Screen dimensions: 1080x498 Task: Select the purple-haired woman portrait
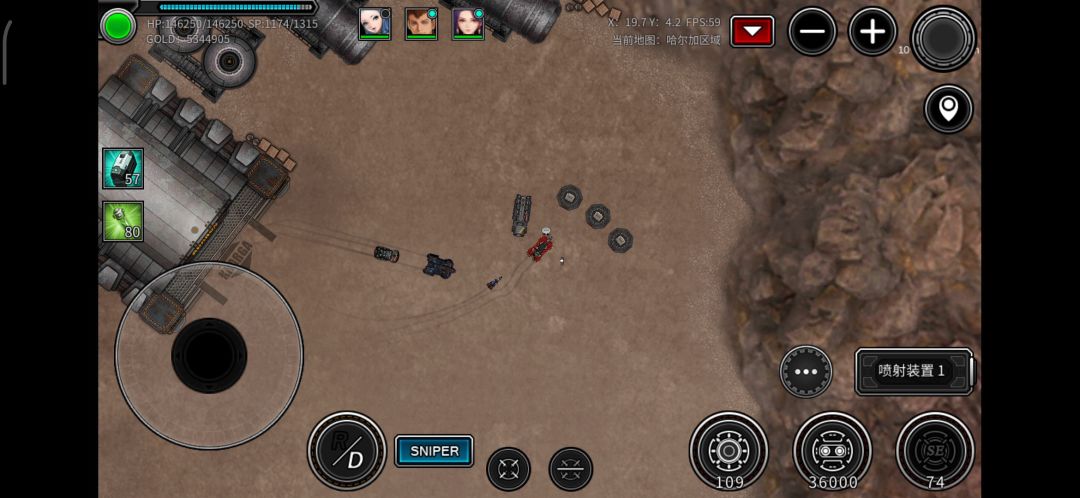[468, 23]
